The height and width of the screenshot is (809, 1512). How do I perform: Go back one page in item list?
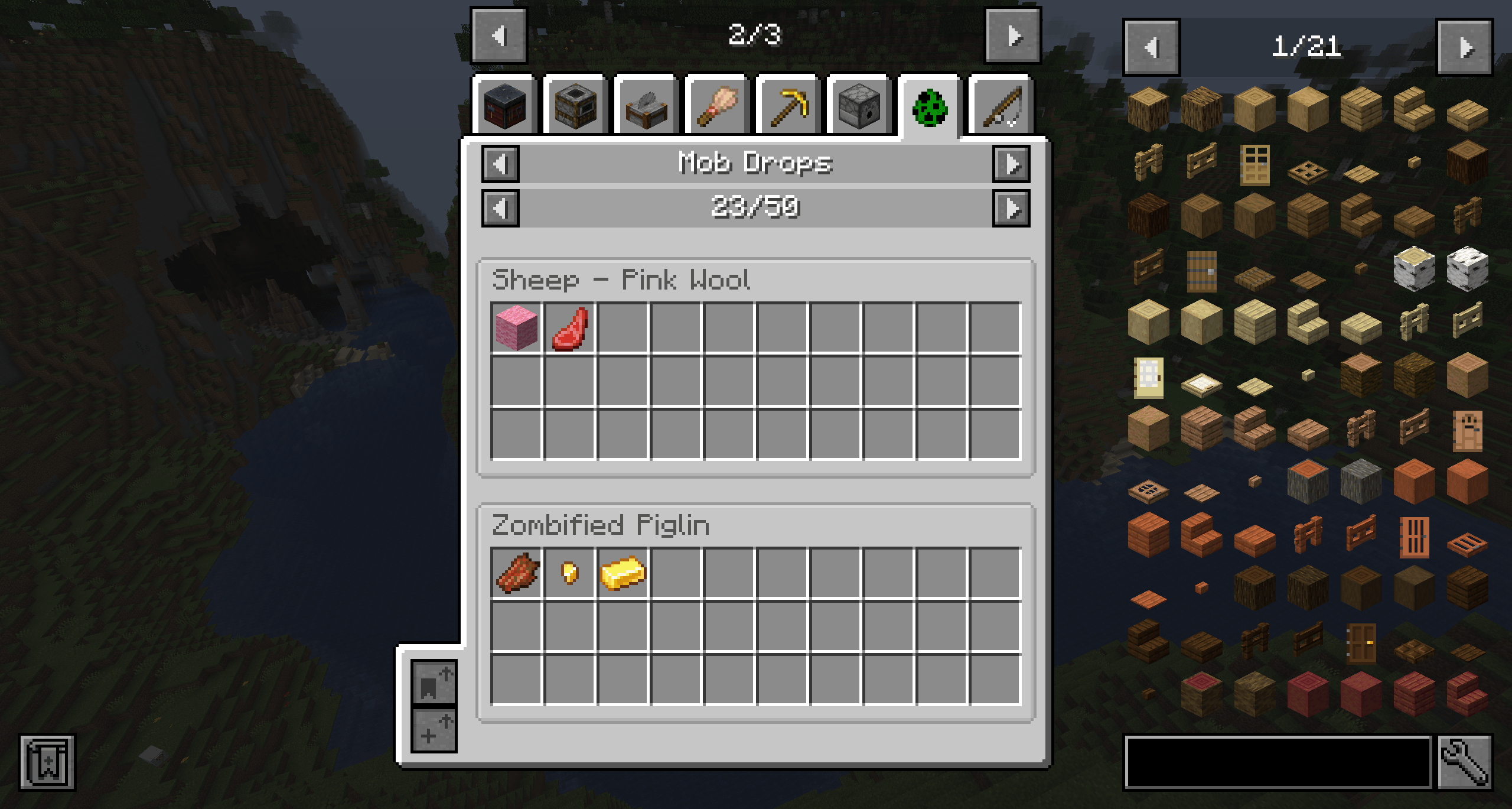click(1152, 47)
